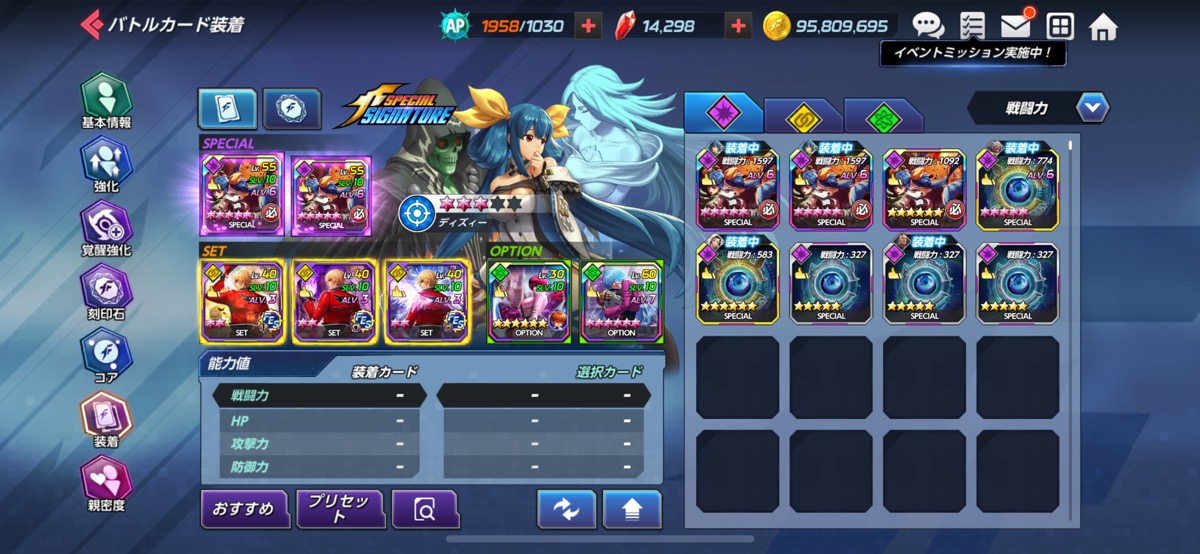Click the magnifying glass card search button
The width and height of the screenshot is (1200, 554).
click(425, 510)
